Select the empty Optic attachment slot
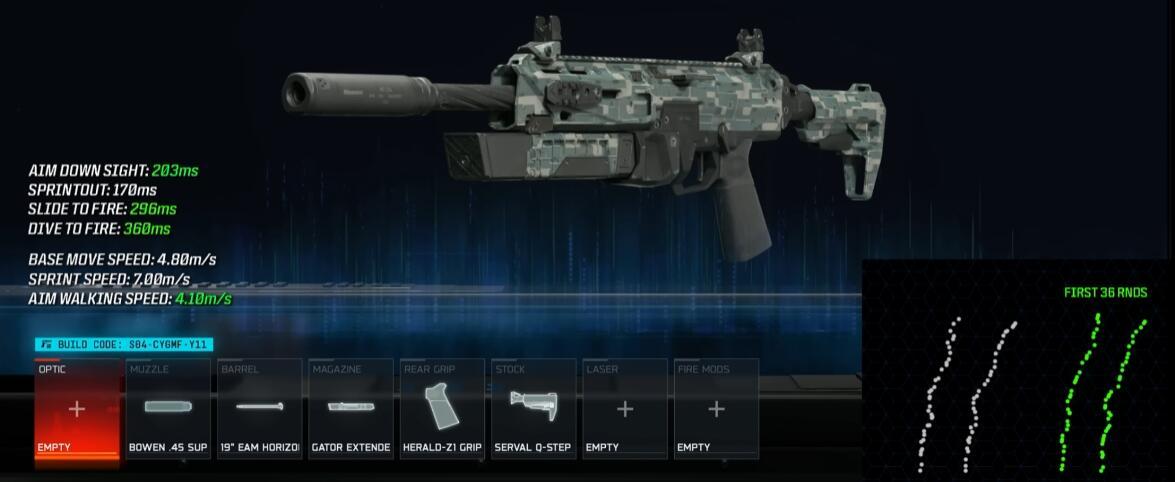Screen dimensions: 1175x482 77,409
